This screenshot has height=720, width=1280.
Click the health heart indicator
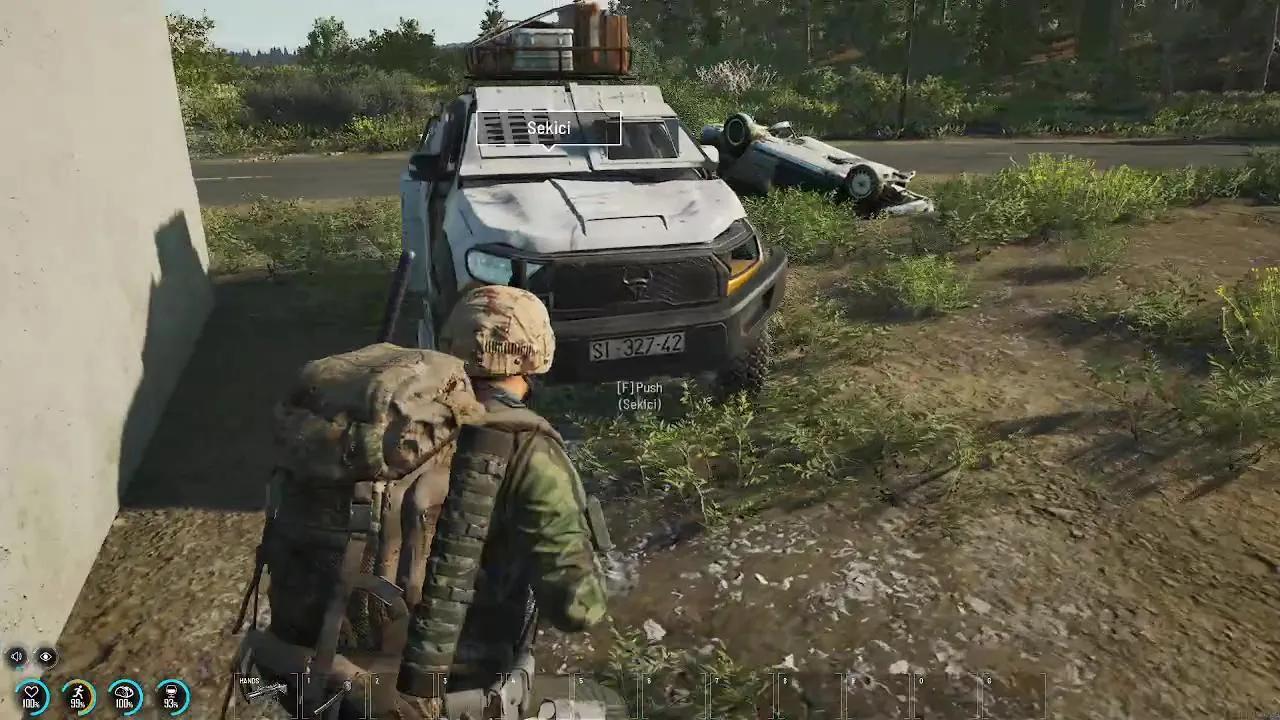click(x=33, y=693)
